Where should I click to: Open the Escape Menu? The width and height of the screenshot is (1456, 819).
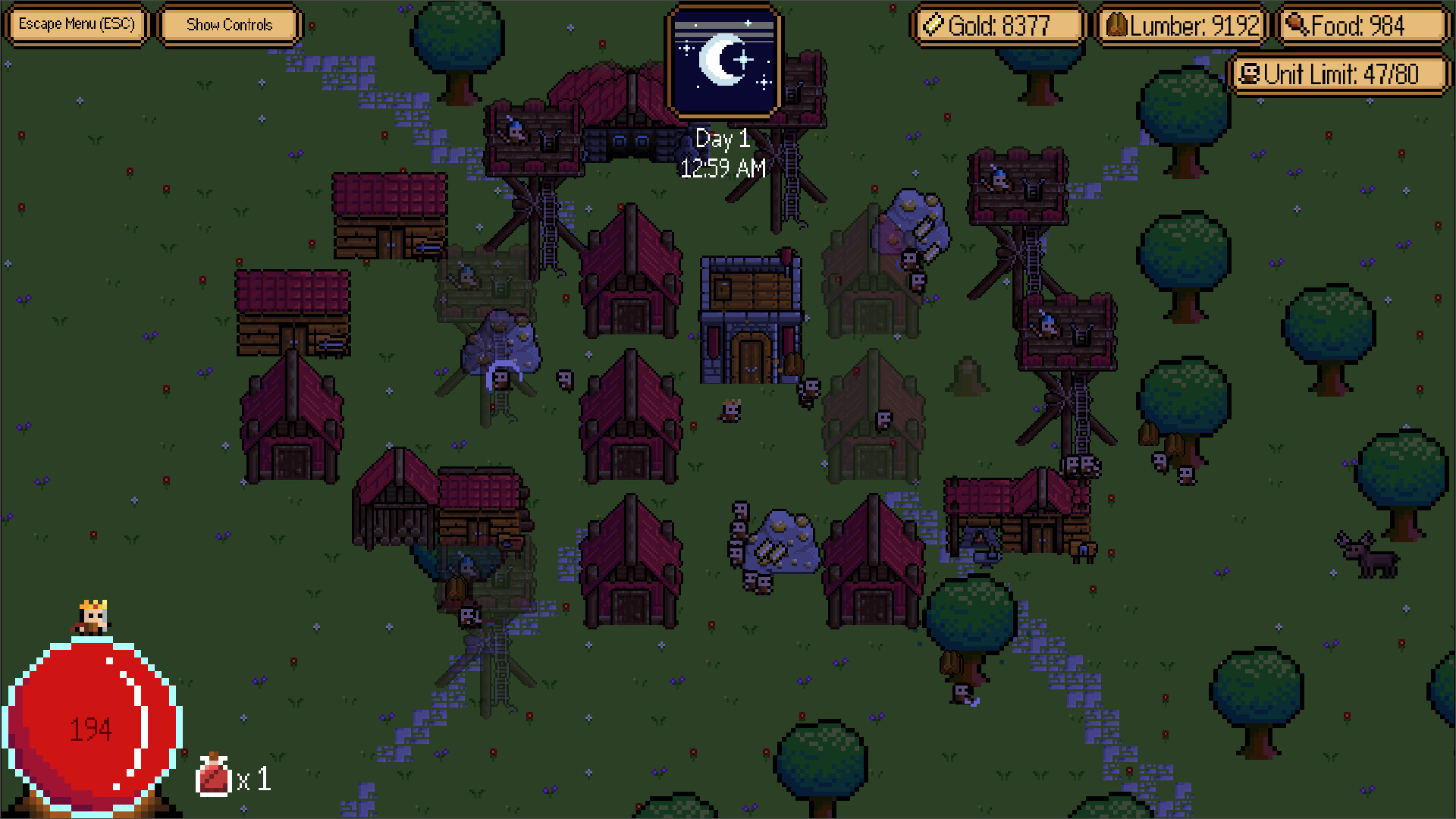[x=76, y=24]
